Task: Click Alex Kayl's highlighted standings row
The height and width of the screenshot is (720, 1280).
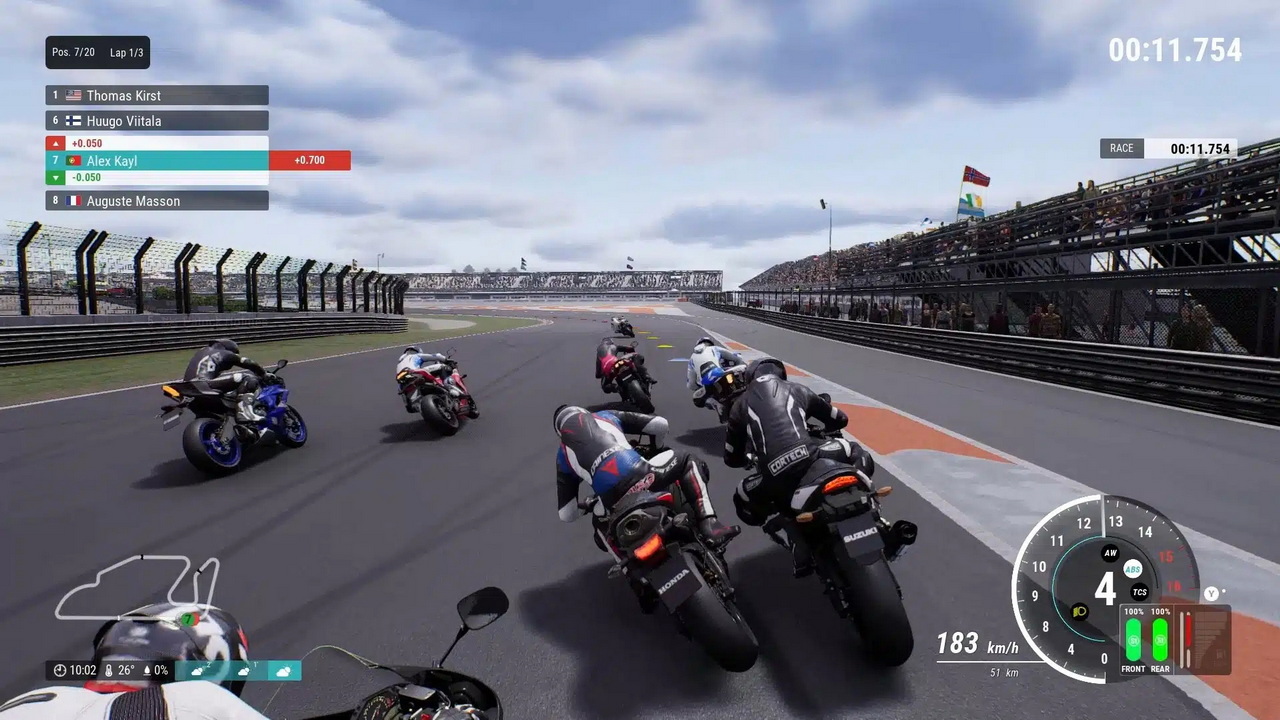Action: [157, 160]
